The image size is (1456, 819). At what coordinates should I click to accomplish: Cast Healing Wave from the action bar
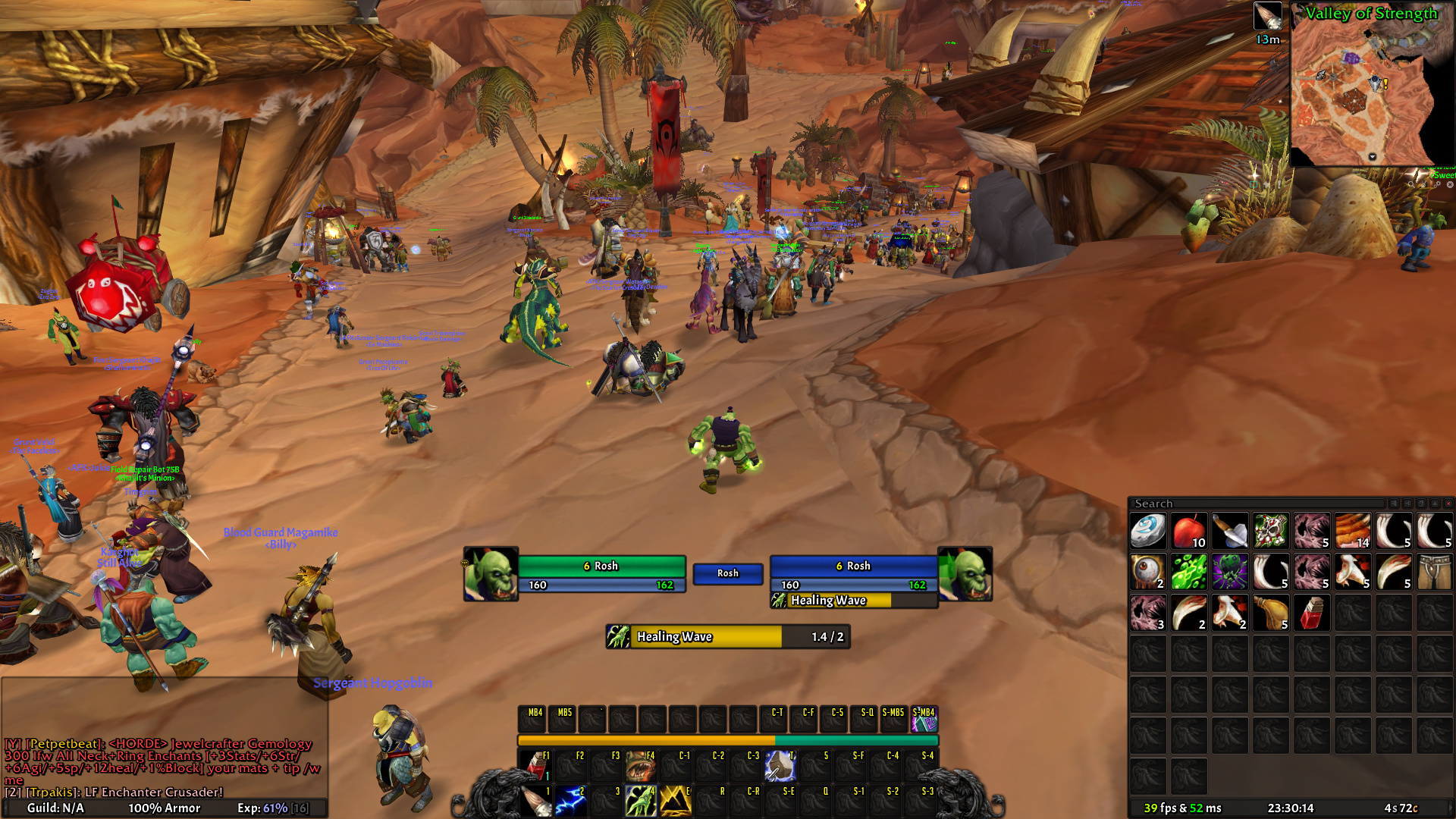641,801
